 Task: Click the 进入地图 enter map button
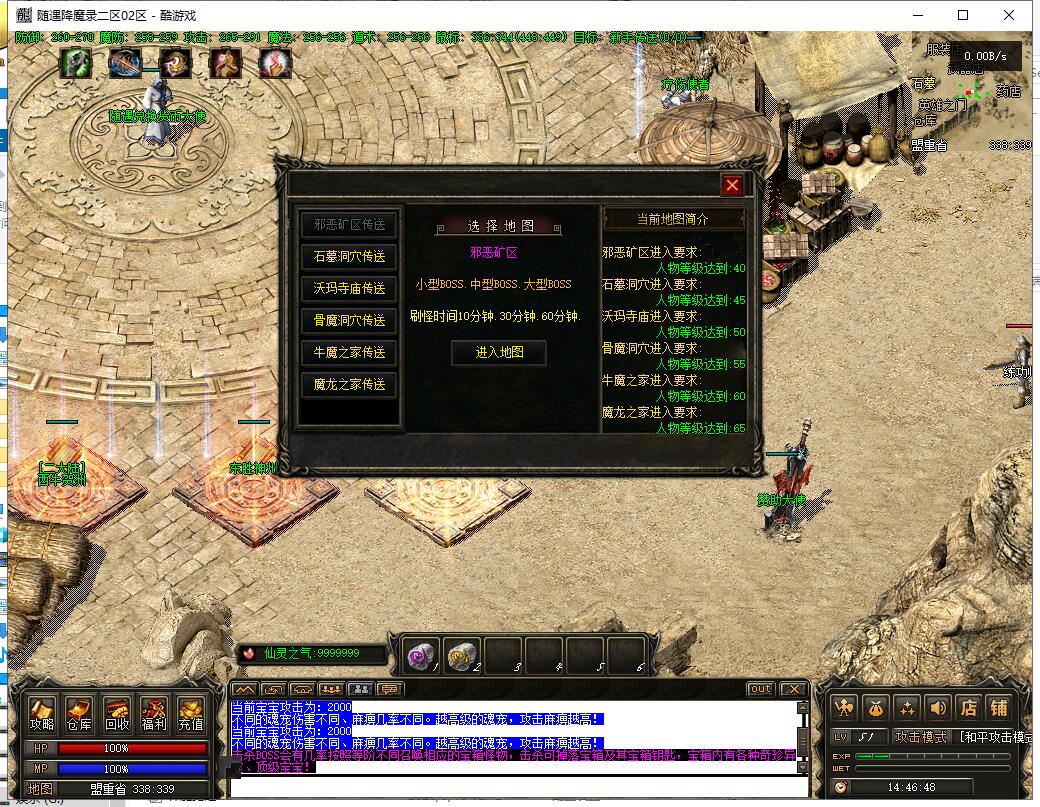pos(498,352)
